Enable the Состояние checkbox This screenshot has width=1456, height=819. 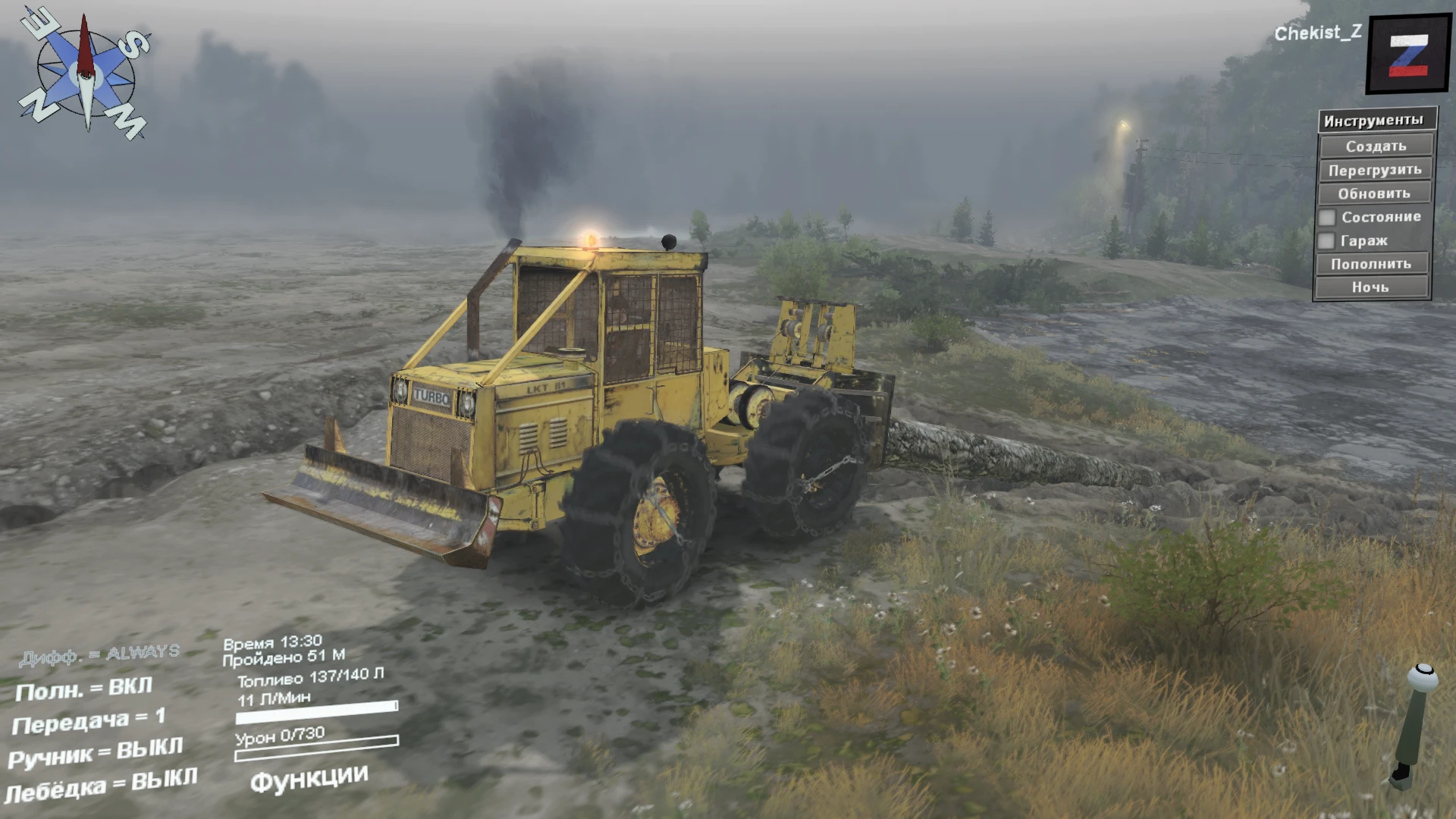click(x=1328, y=217)
